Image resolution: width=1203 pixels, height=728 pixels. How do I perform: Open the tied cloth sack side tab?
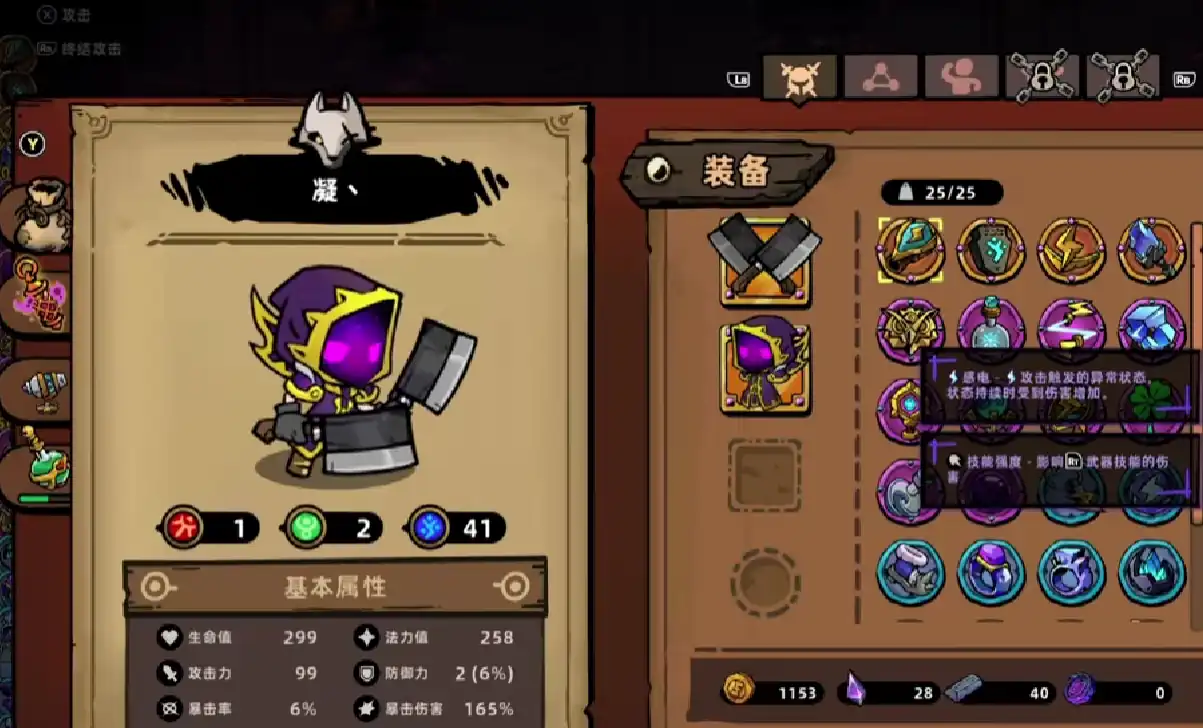point(42,215)
